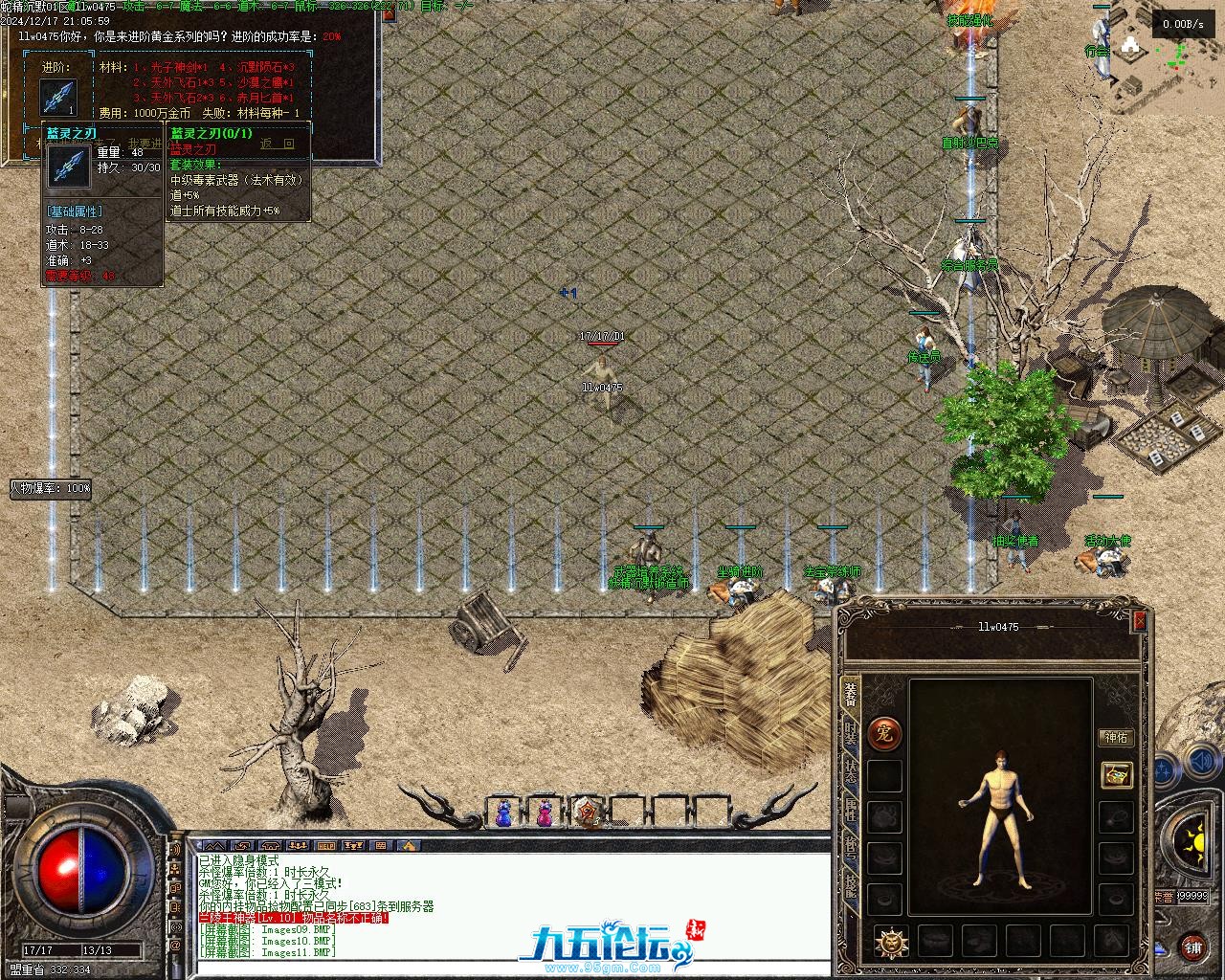Activate the scroll item in hotbar
This screenshot has height=980, width=1225.
(x=587, y=813)
